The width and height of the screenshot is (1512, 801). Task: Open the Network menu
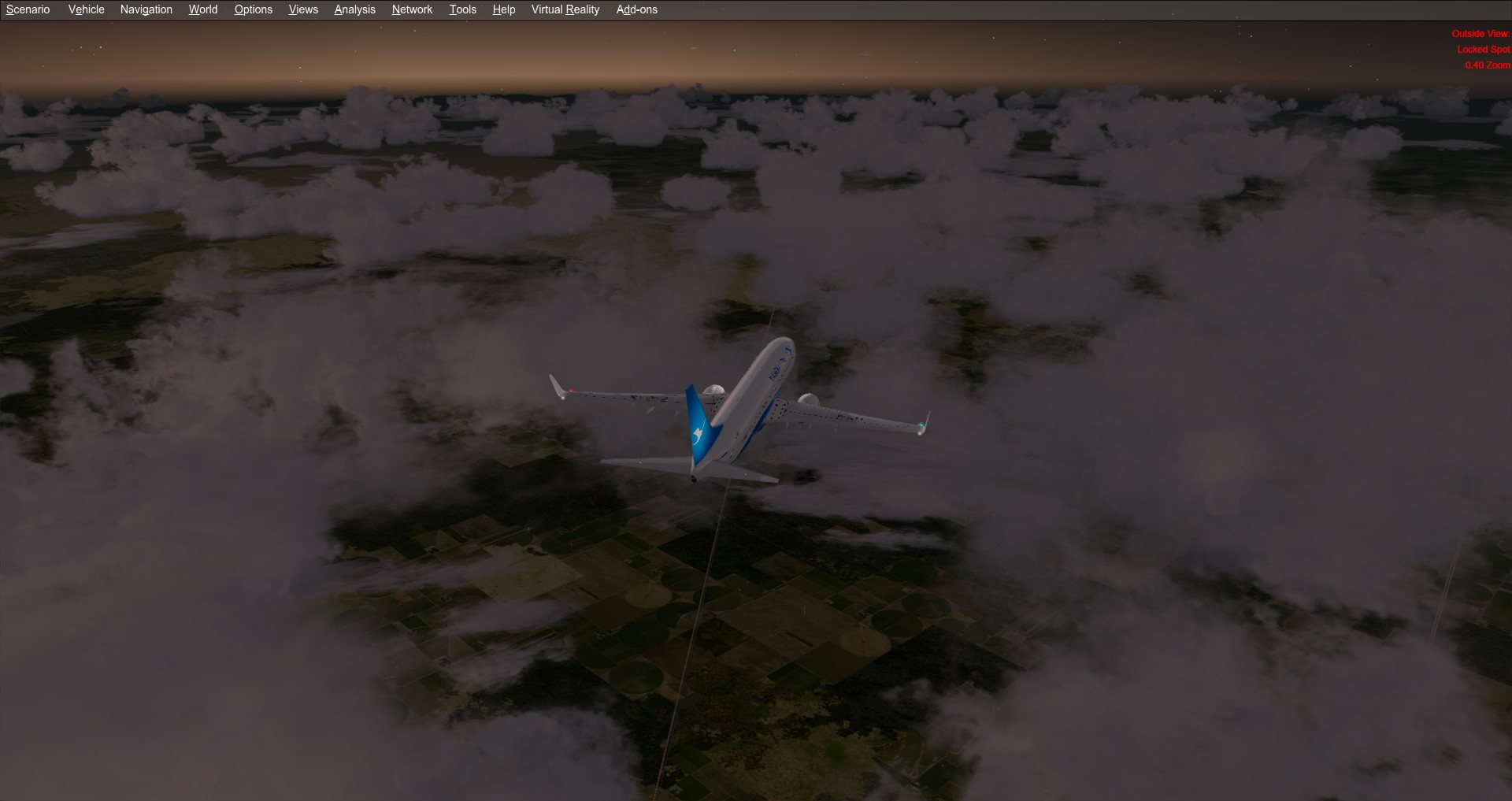point(411,9)
